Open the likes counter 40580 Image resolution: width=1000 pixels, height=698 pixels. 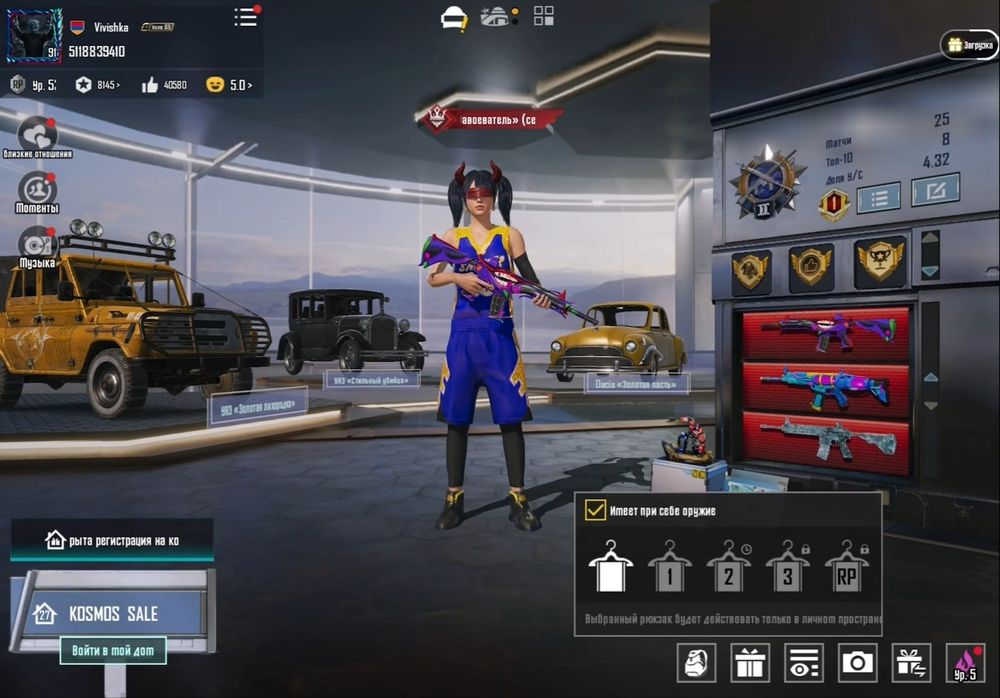(x=165, y=85)
